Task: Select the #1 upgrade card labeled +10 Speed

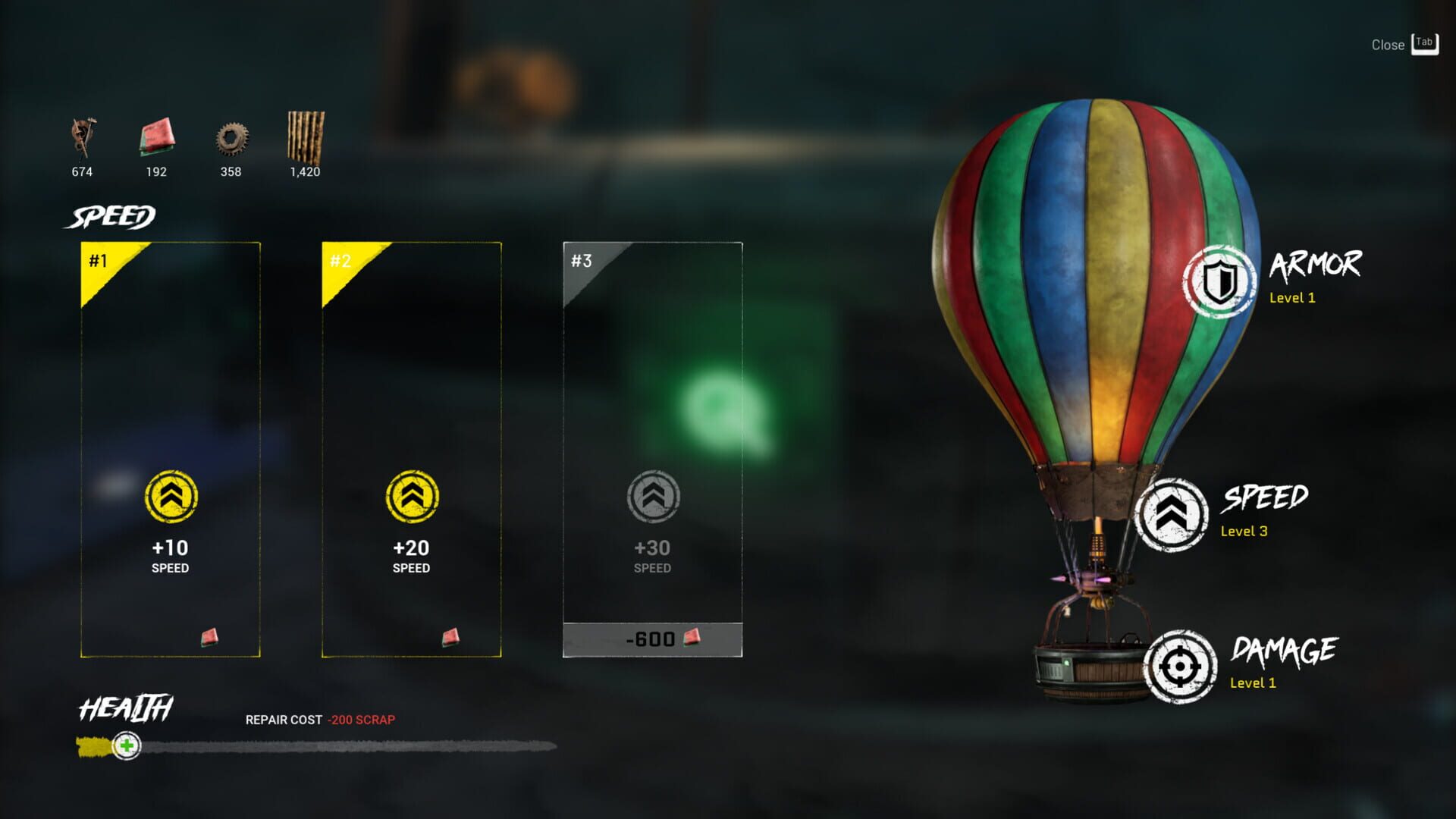Action: coord(169,447)
